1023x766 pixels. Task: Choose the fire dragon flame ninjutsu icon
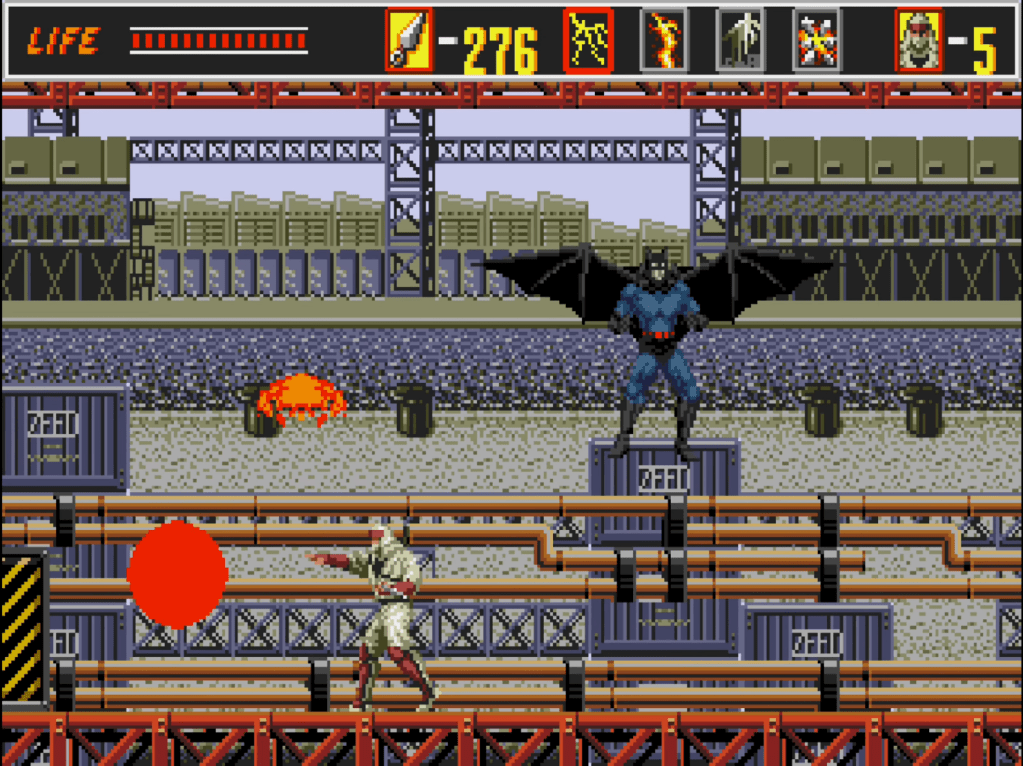tap(664, 41)
